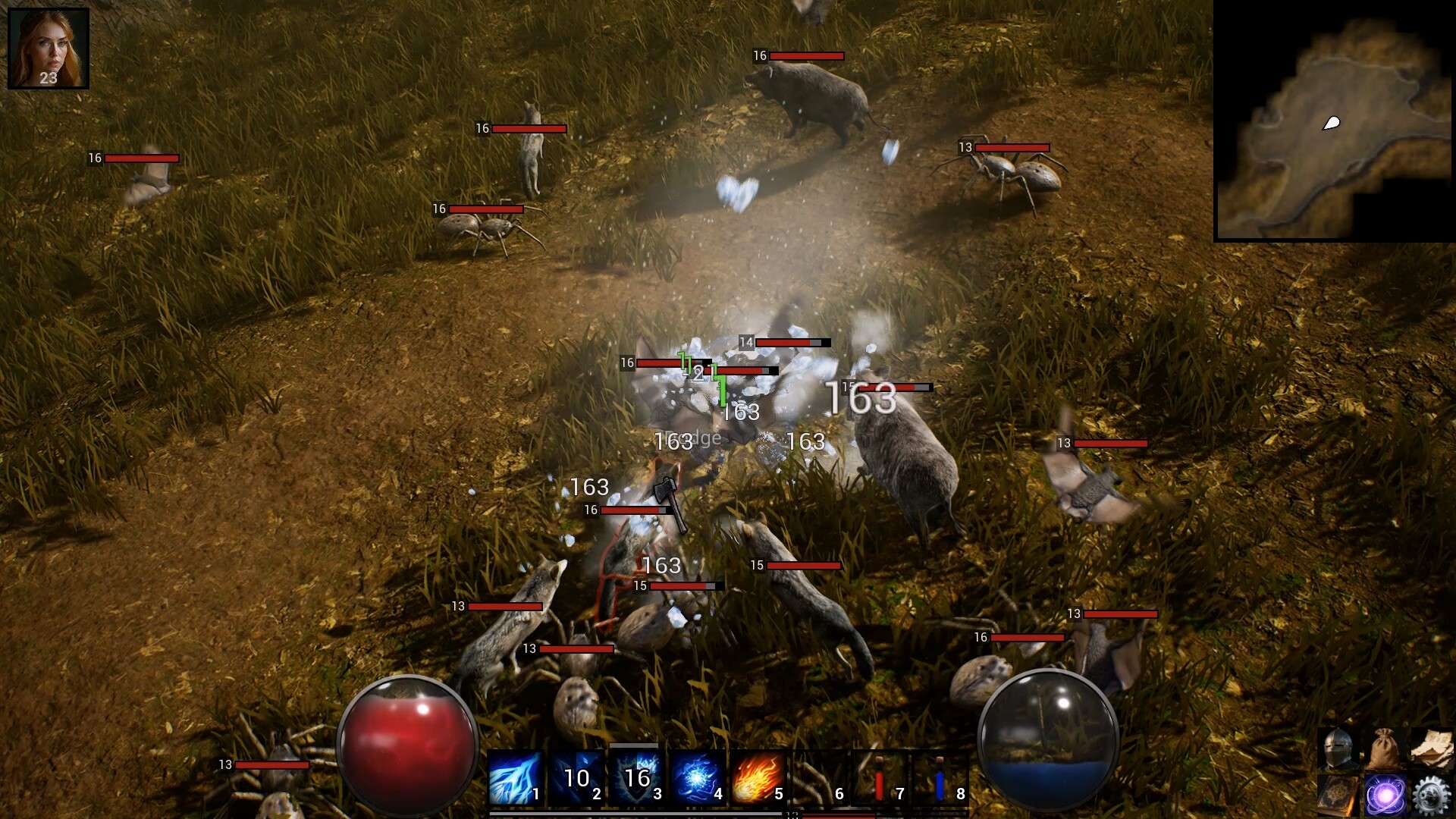Viewport: 1456px width, 819px height.
Task: Open the spellbook icon
Action: [x=1338, y=795]
